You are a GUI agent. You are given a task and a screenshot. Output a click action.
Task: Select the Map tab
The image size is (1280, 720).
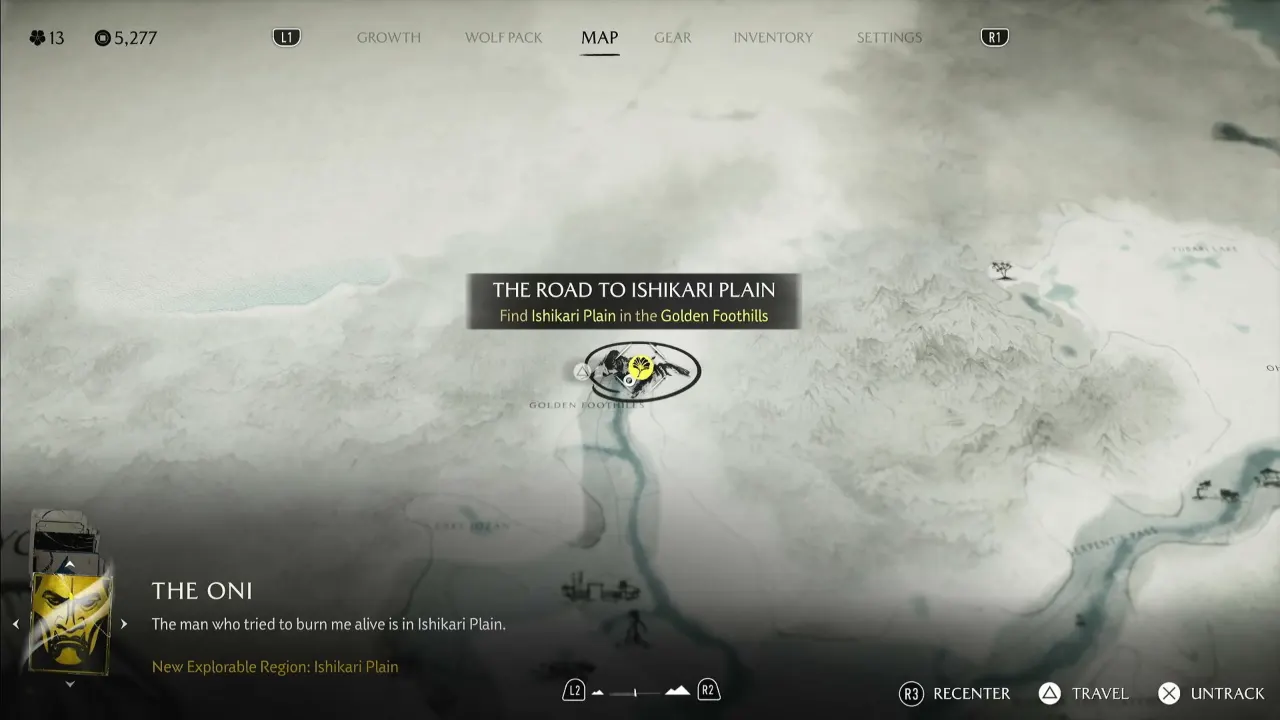pos(600,38)
